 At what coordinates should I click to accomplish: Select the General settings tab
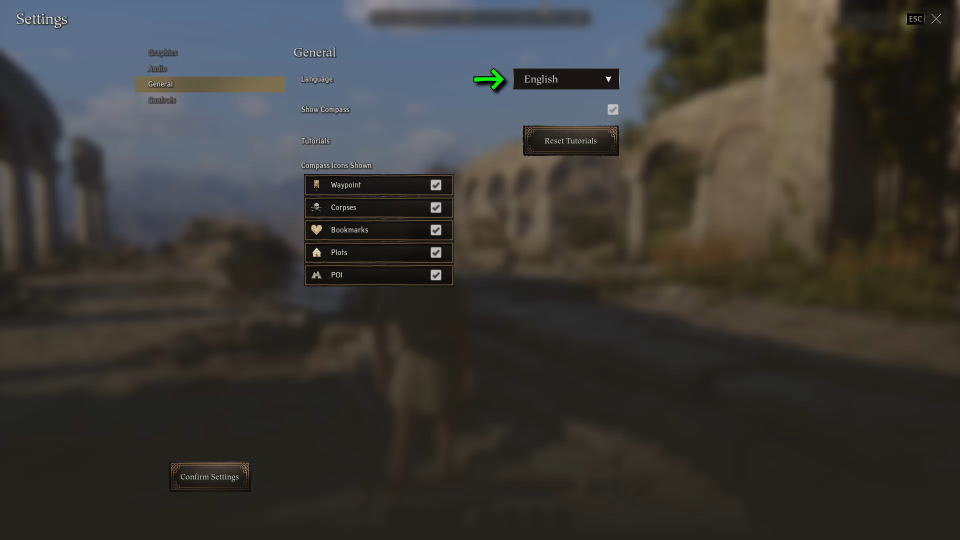[161, 84]
